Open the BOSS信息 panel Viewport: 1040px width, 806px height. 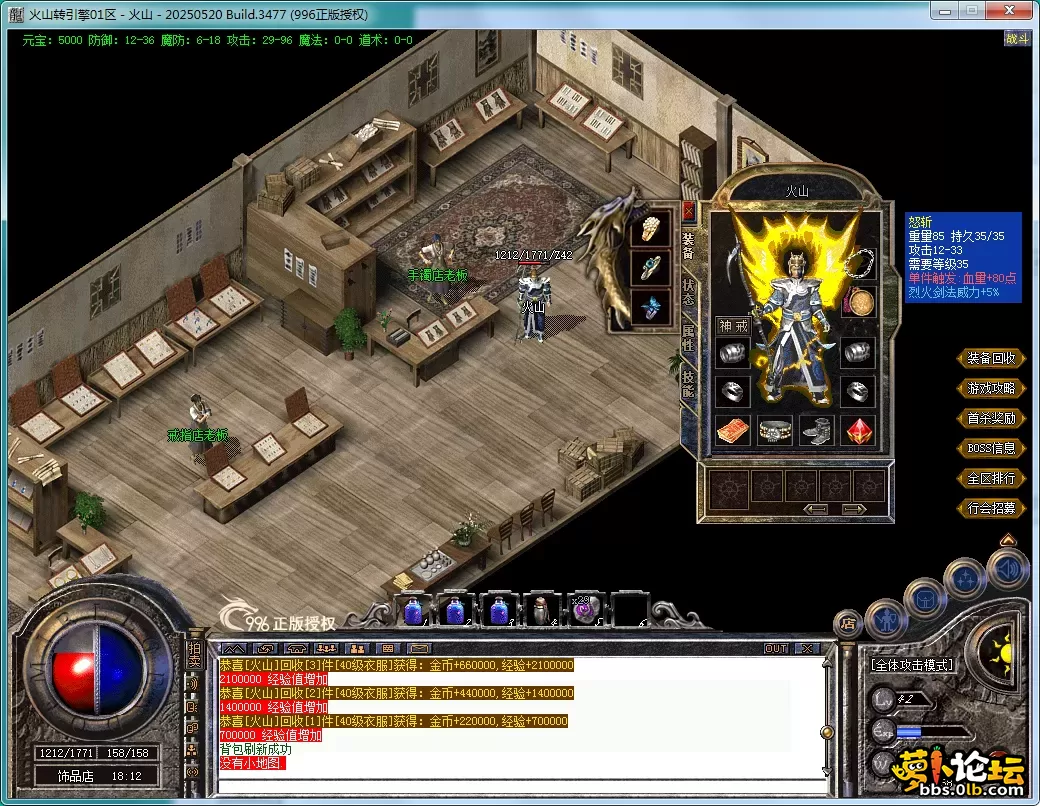(x=991, y=448)
